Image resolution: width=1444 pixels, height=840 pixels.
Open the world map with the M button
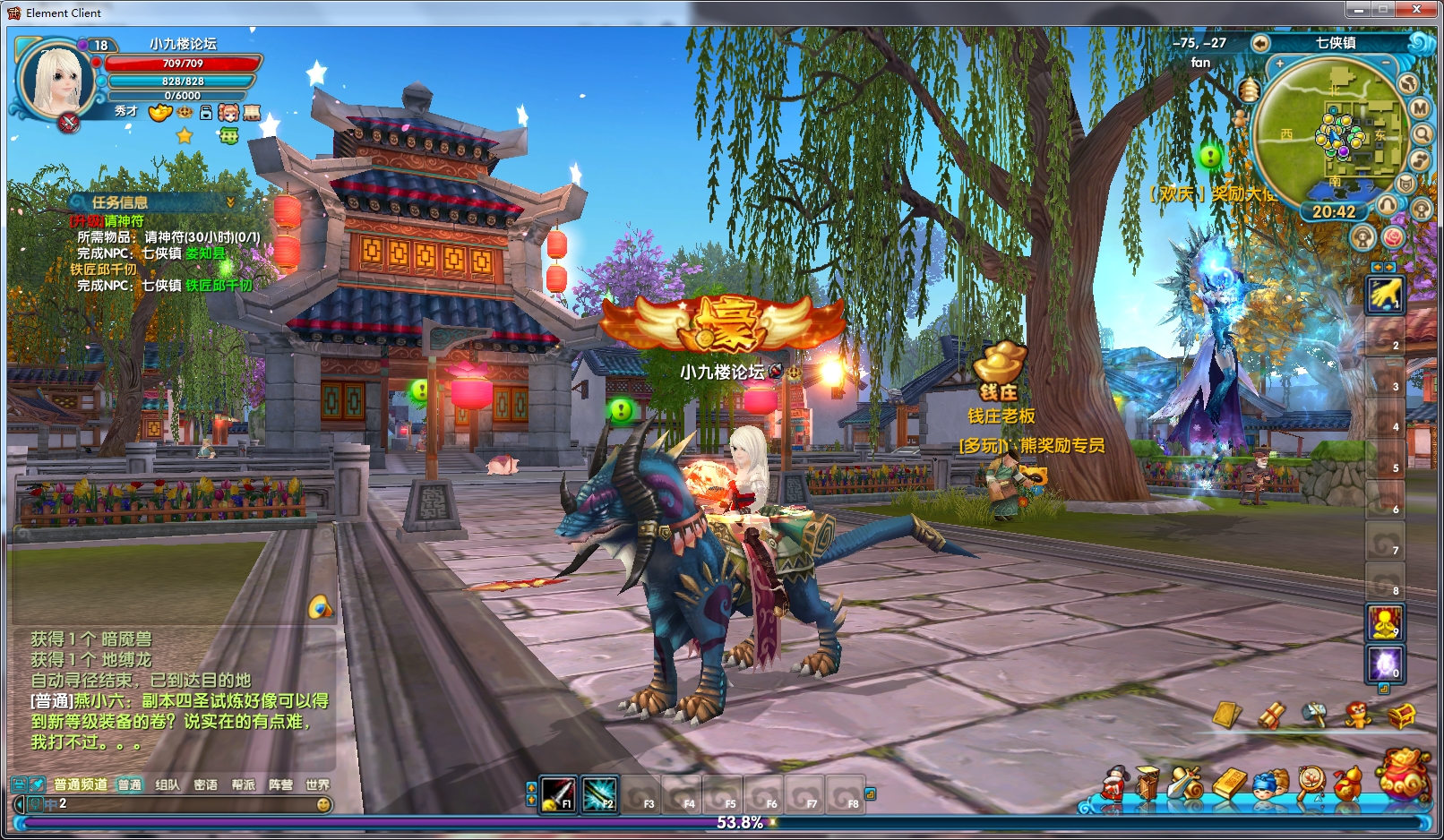[1420, 108]
